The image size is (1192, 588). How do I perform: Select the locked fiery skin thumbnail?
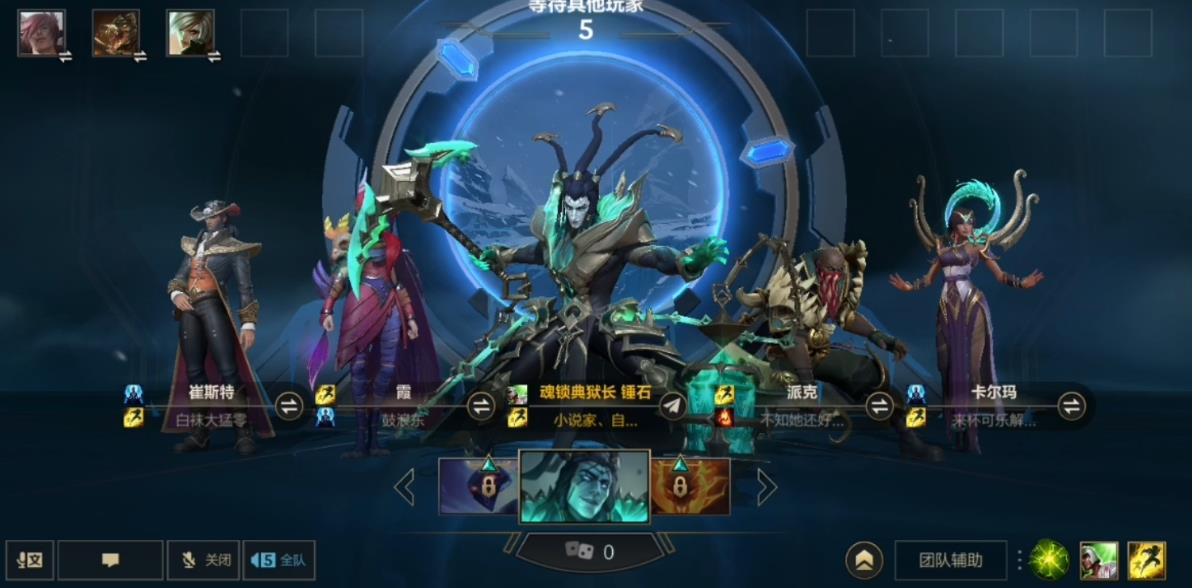690,487
